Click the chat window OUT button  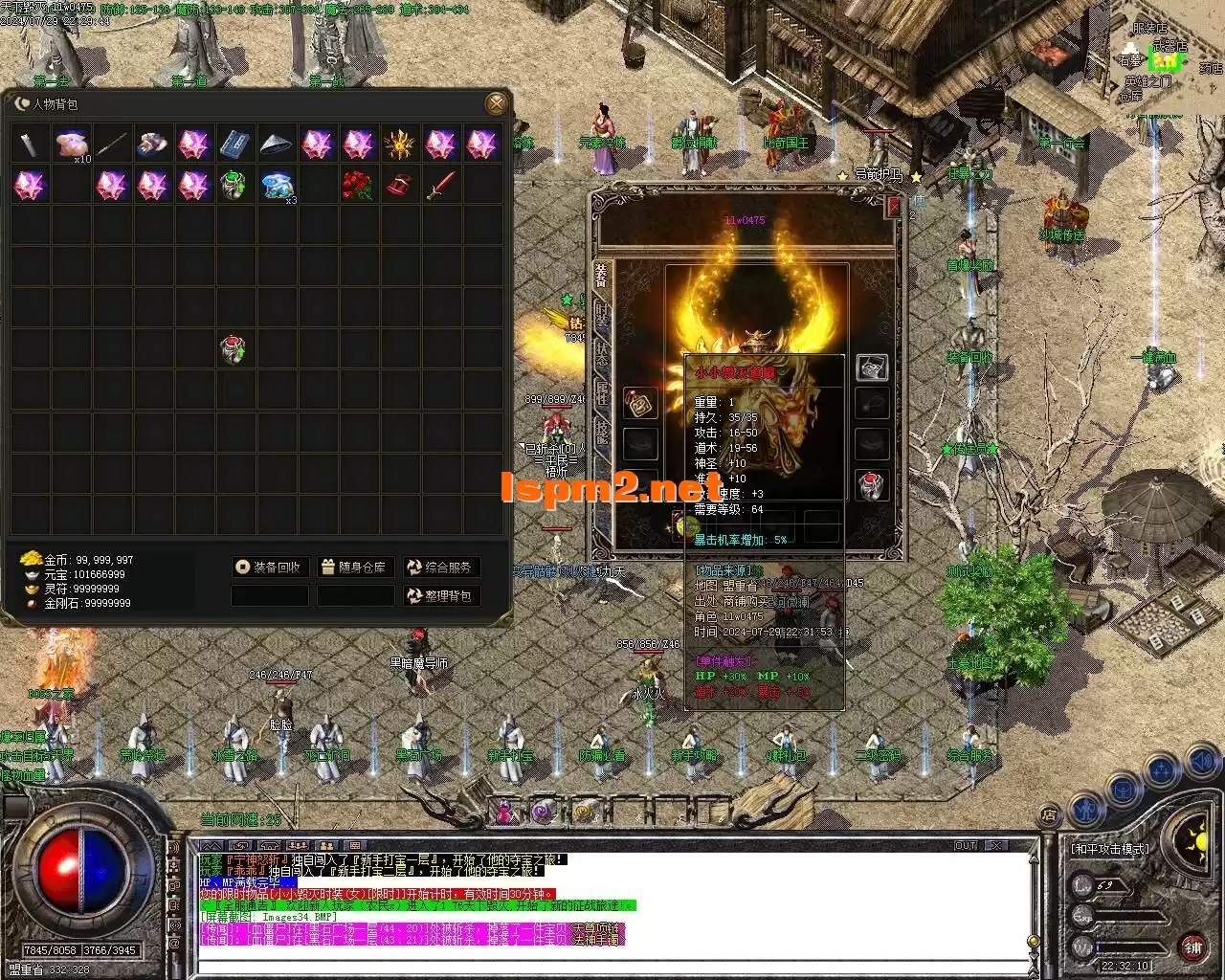(x=966, y=846)
